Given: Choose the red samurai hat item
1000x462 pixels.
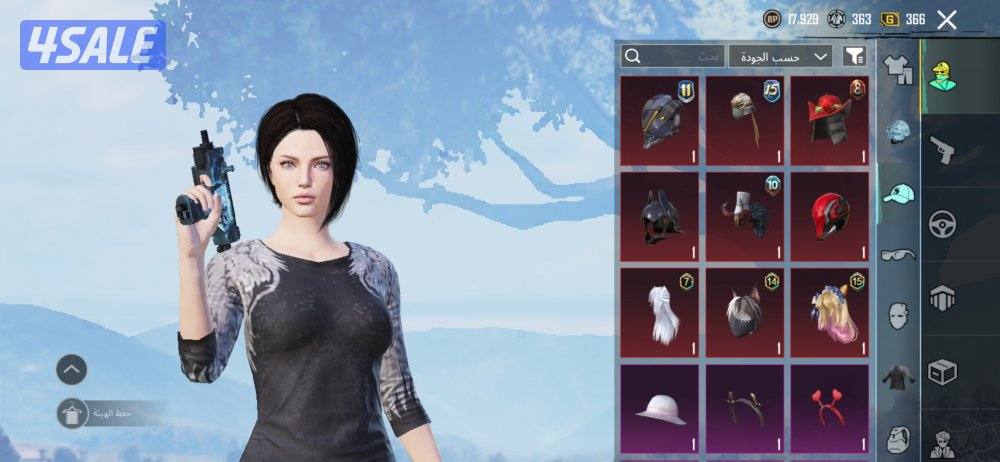Looking at the screenshot, I should [830, 120].
